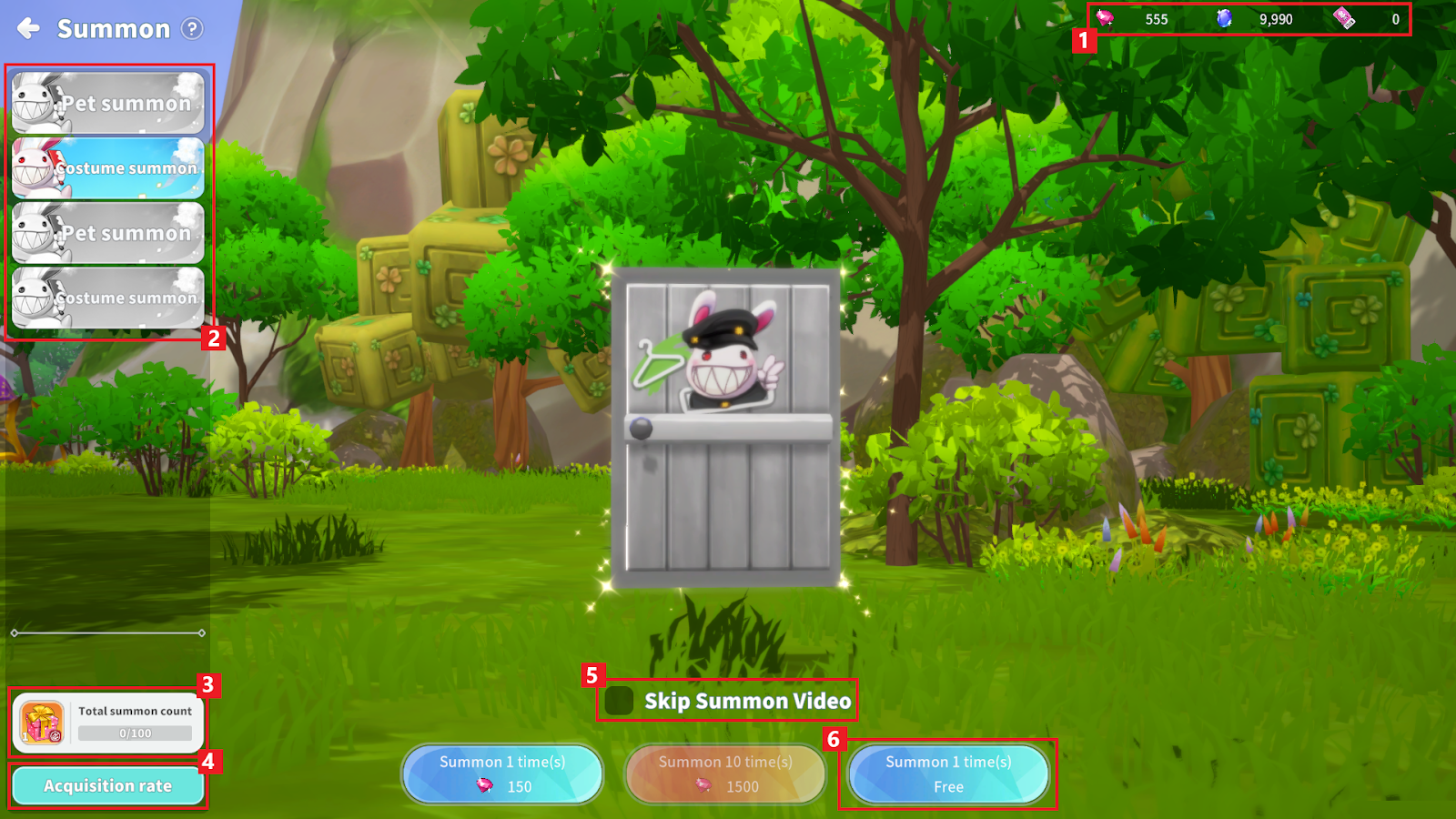Summon 1 time for 150 gems
The image size is (1456, 819).
502,774
